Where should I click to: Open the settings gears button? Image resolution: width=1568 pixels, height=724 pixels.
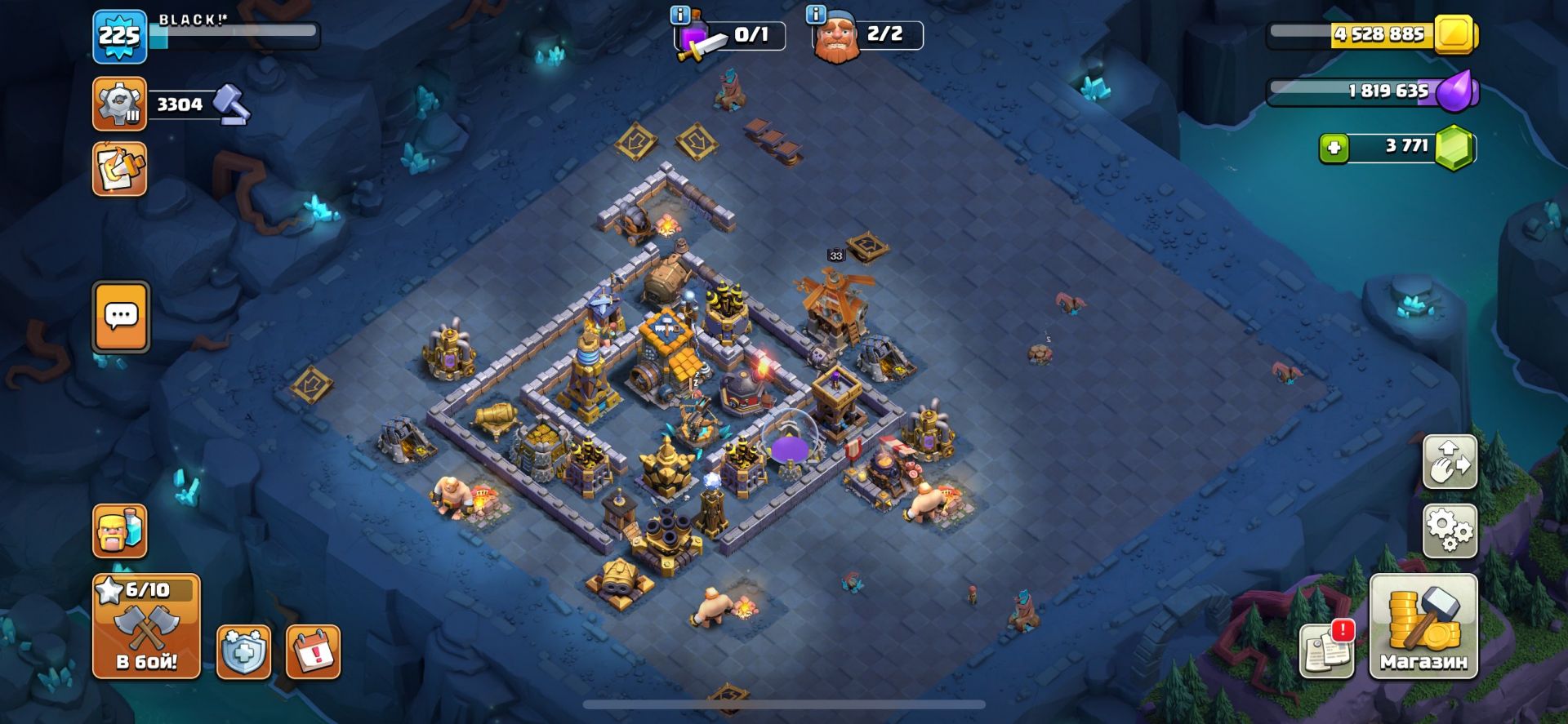pos(1450,531)
